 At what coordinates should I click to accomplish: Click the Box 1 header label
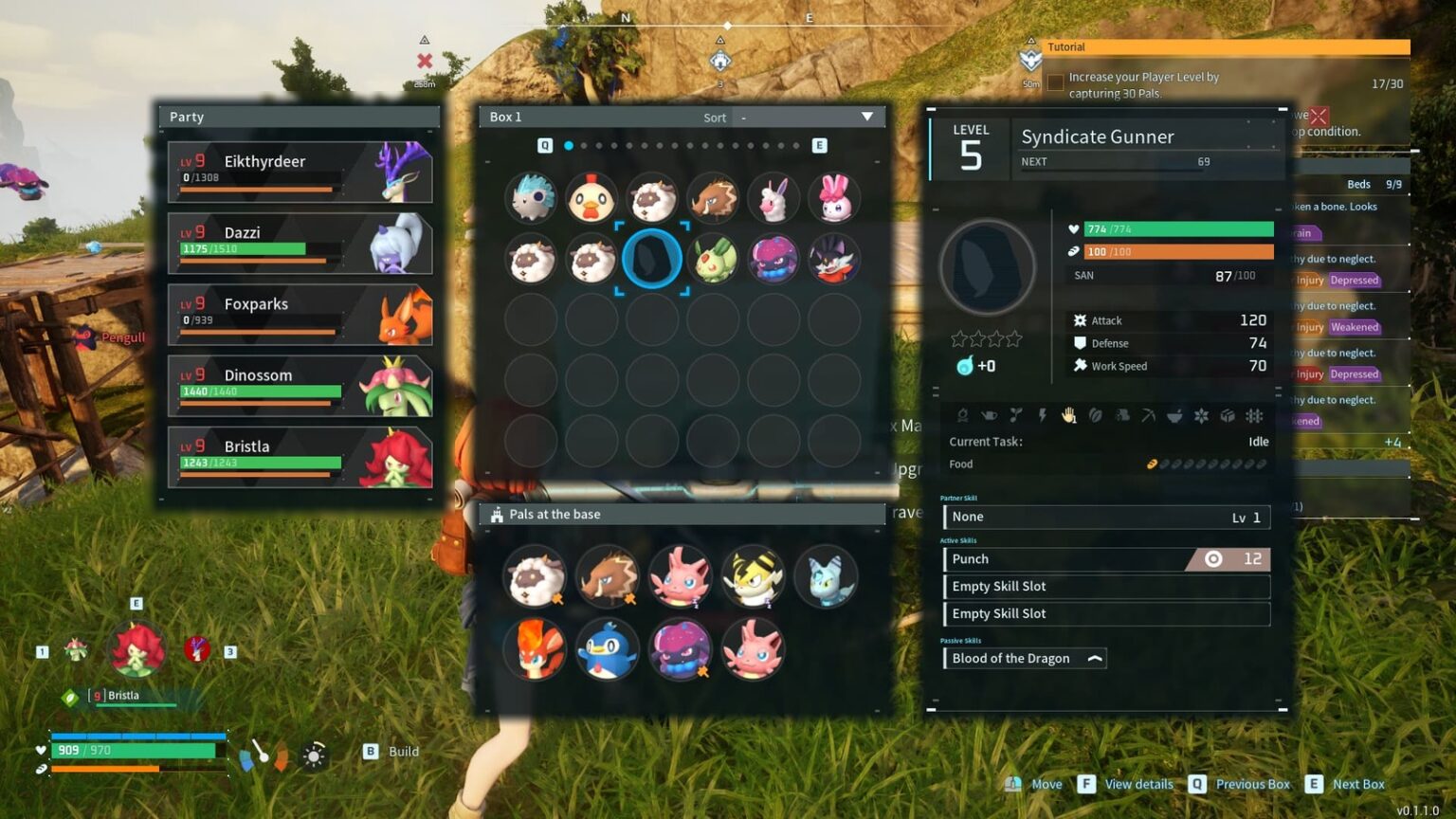(x=506, y=116)
